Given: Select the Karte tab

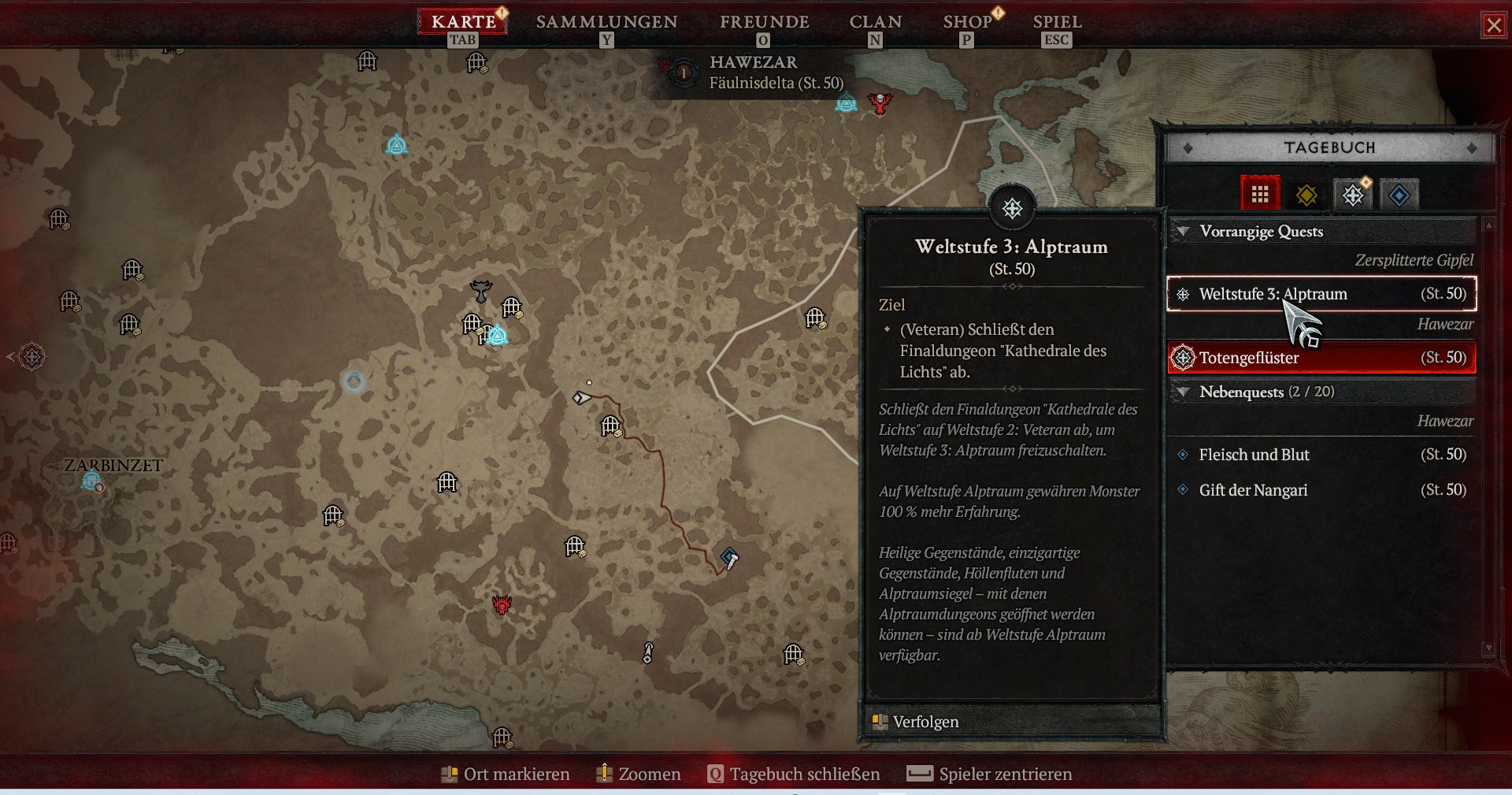Looking at the screenshot, I should pos(463,22).
